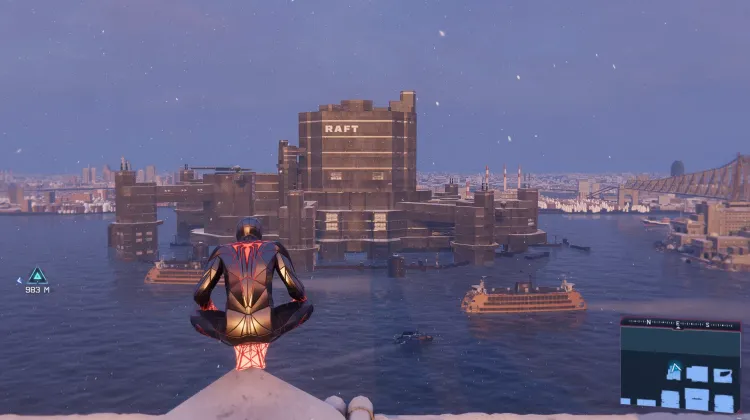
Task: Select the teal triangle objective waypoint marker
Action: coord(37,275)
